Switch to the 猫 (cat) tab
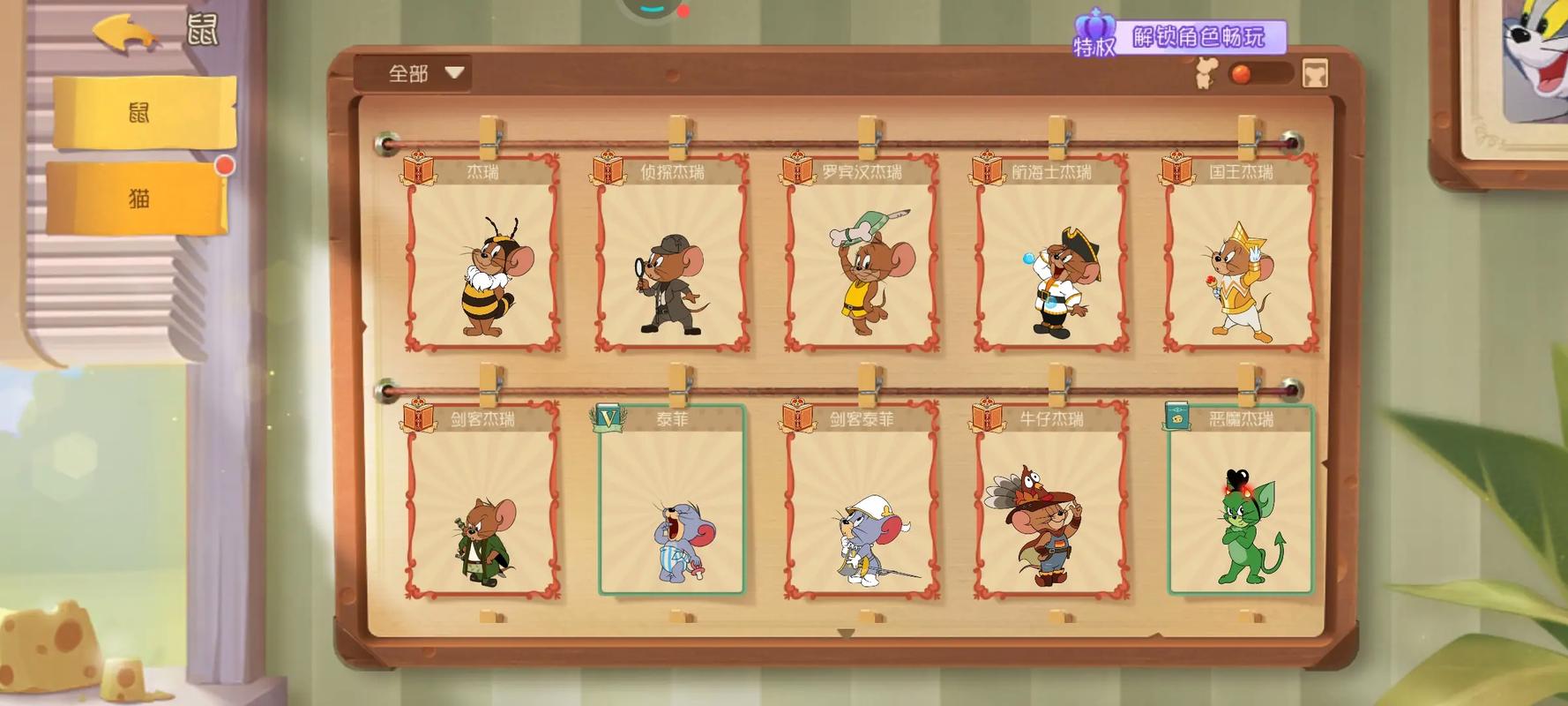This screenshot has width=1568, height=706. [x=137, y=199]
